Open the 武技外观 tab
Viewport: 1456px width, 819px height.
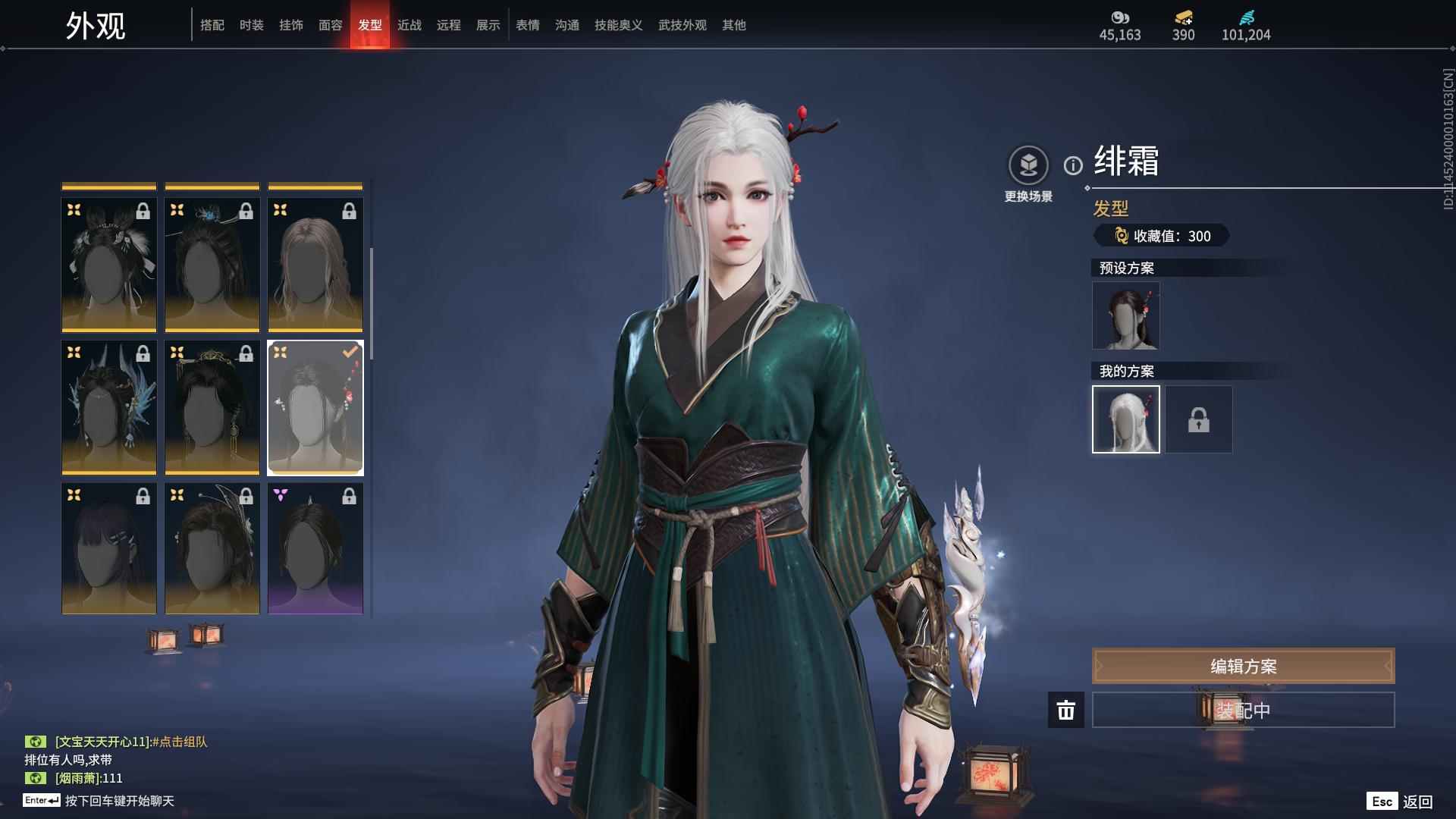[682, 25]
